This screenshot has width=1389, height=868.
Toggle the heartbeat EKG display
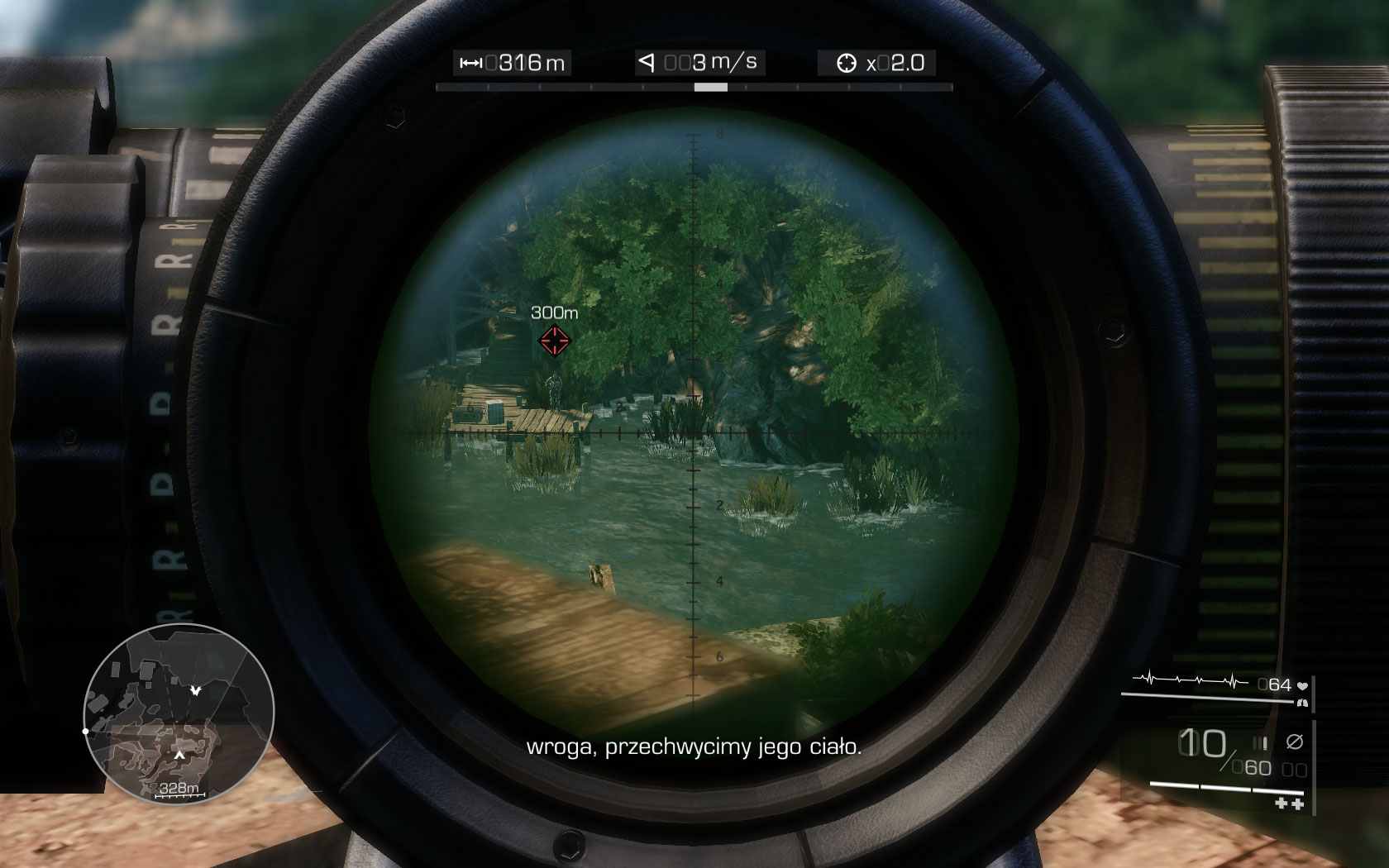[x=1189, y=680]
